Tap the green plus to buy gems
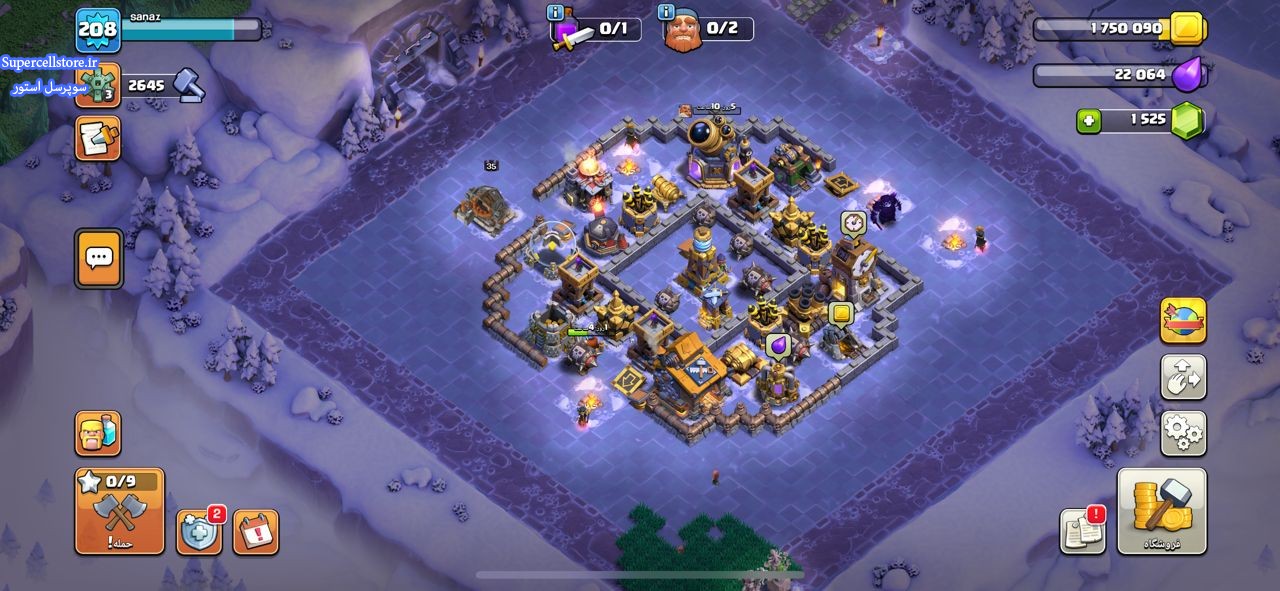The width and height of the screenshot is (1280, 591). (1089, 121)
